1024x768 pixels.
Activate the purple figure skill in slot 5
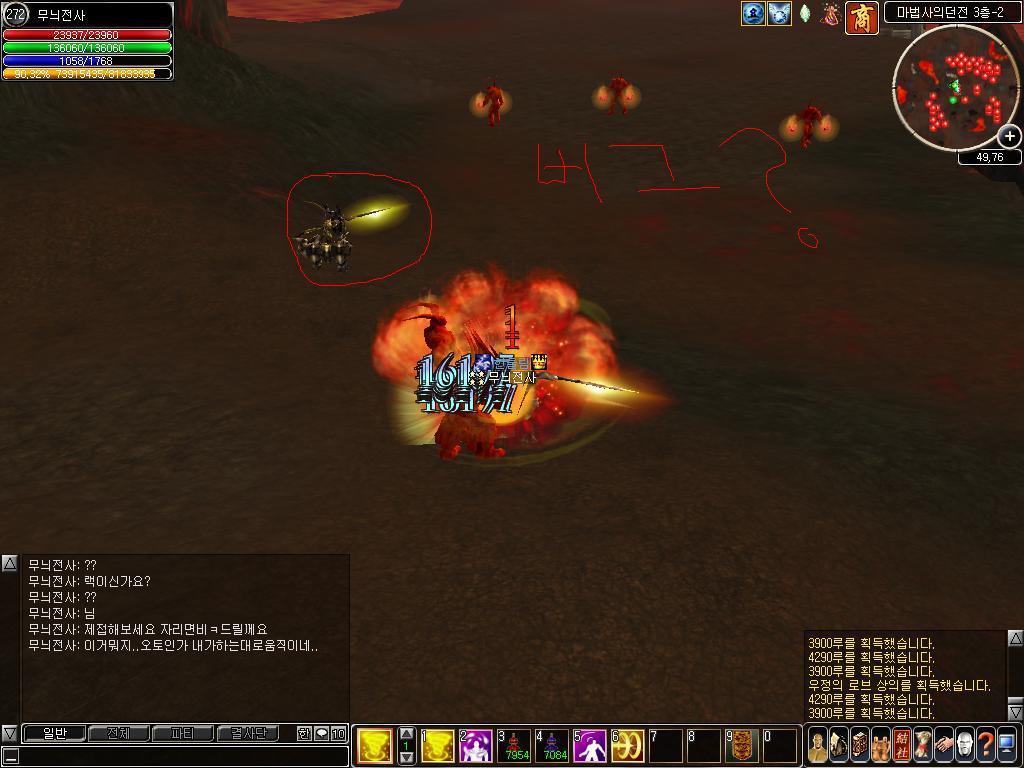click(x=590, y=746)
